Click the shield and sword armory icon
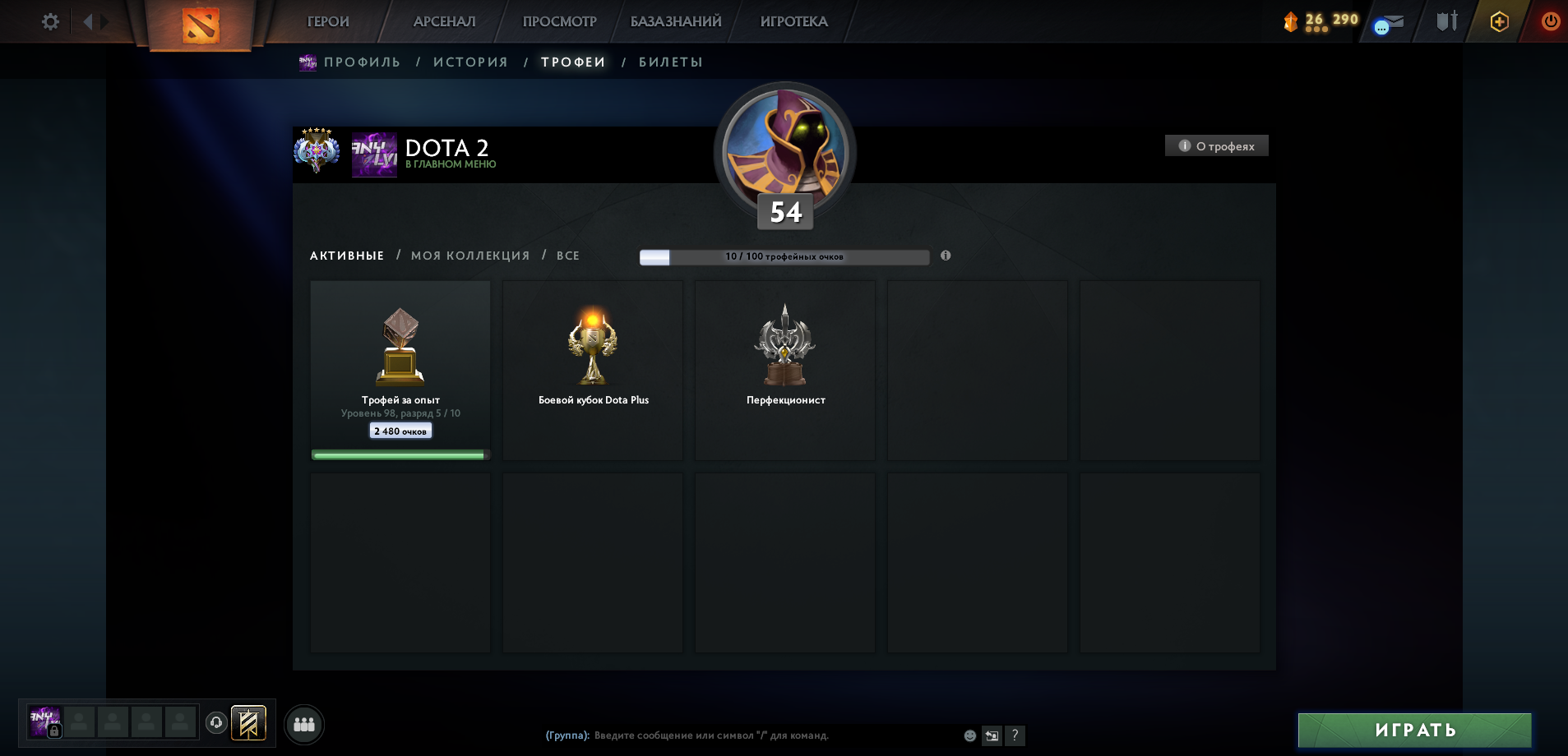This screenshot has height=756, width=1568. pyautogui.click(x=1447, y=20)
